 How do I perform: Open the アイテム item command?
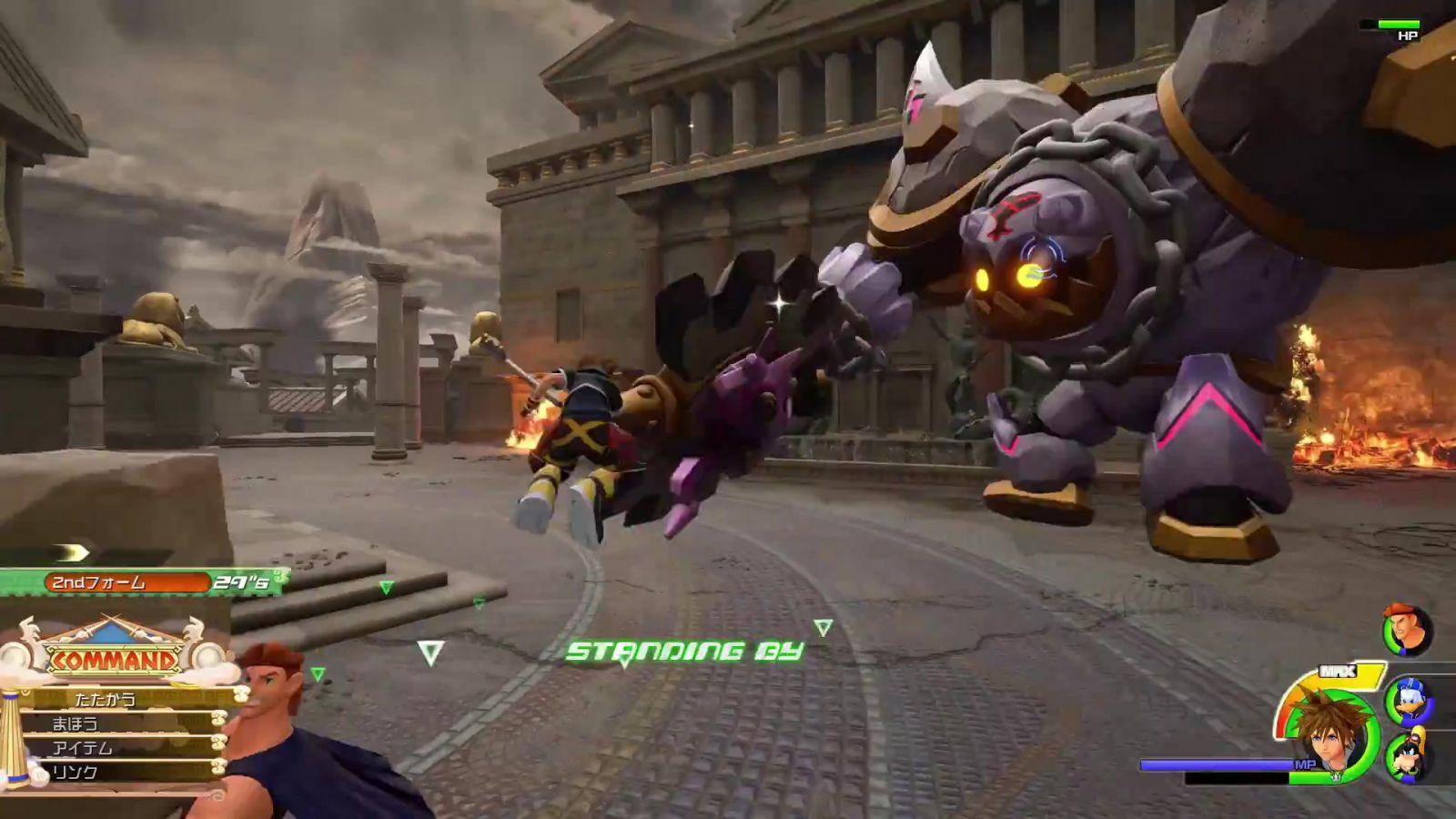(x=118, y=748)
